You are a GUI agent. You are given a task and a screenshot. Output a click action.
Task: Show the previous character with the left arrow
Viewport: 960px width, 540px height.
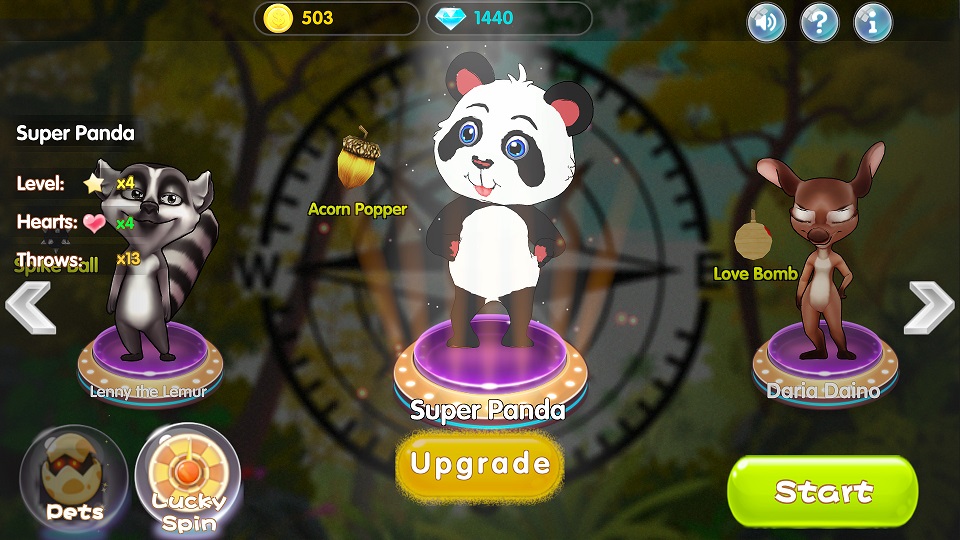pyautogui.click(x=30, y=309)
